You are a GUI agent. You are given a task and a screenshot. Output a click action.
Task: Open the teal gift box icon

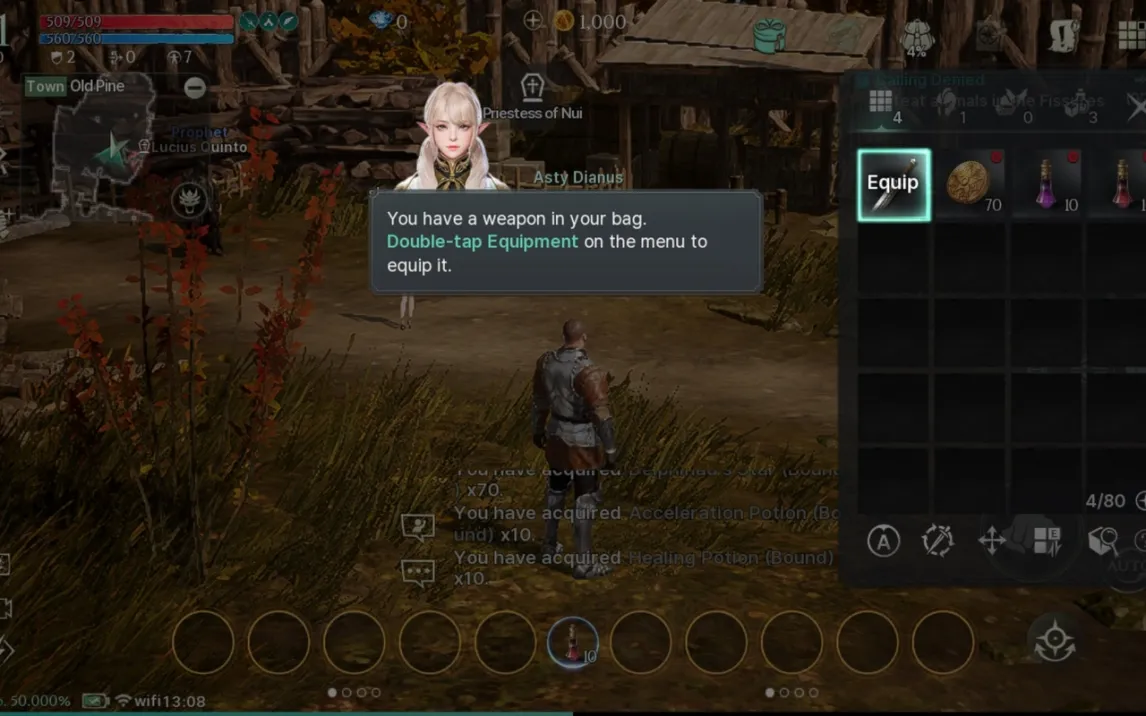[769, 36]
